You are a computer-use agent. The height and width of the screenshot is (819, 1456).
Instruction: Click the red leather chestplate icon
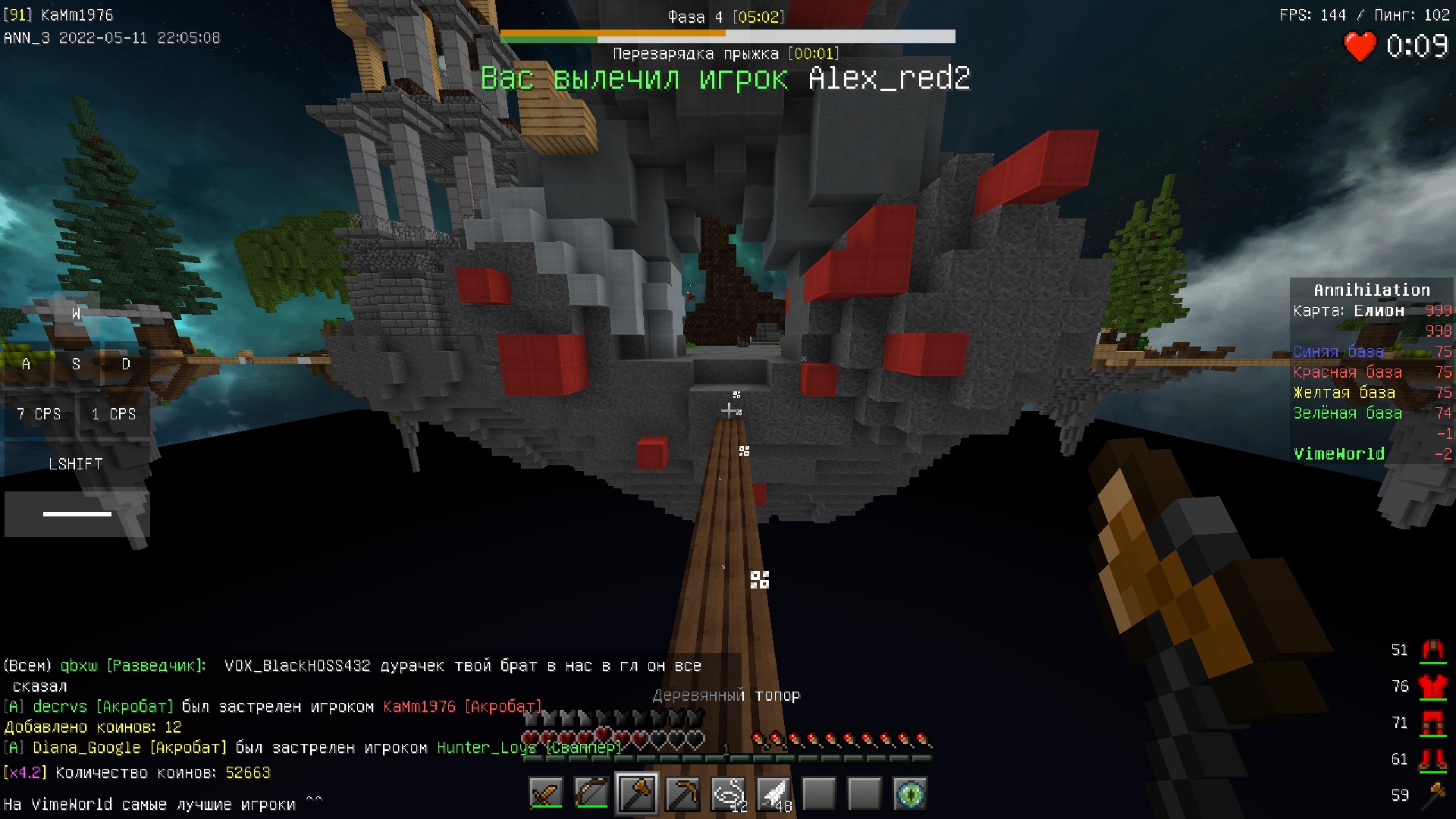tap(1432, 686)
